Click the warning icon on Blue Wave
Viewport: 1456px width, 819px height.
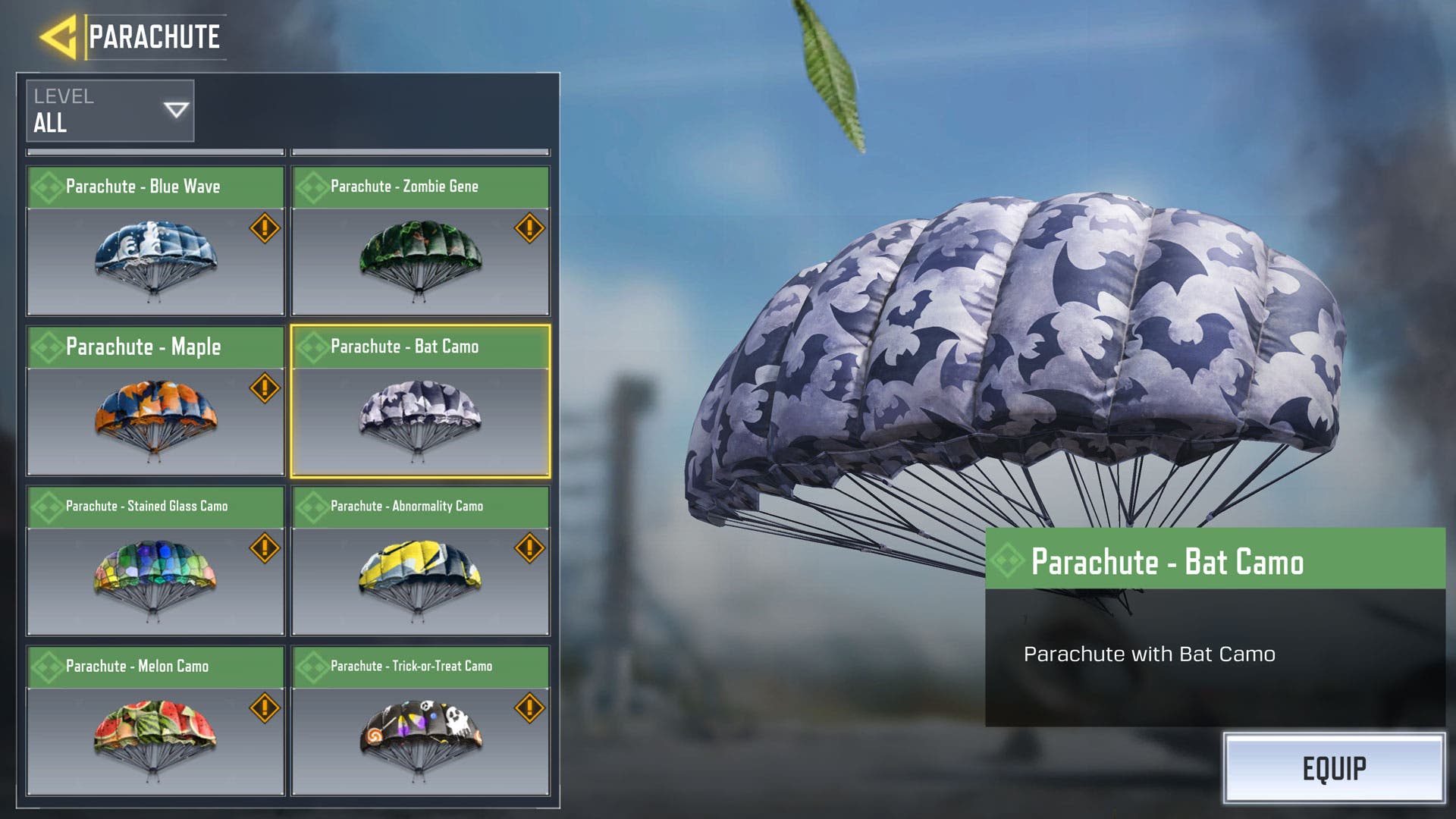(265, 227)
